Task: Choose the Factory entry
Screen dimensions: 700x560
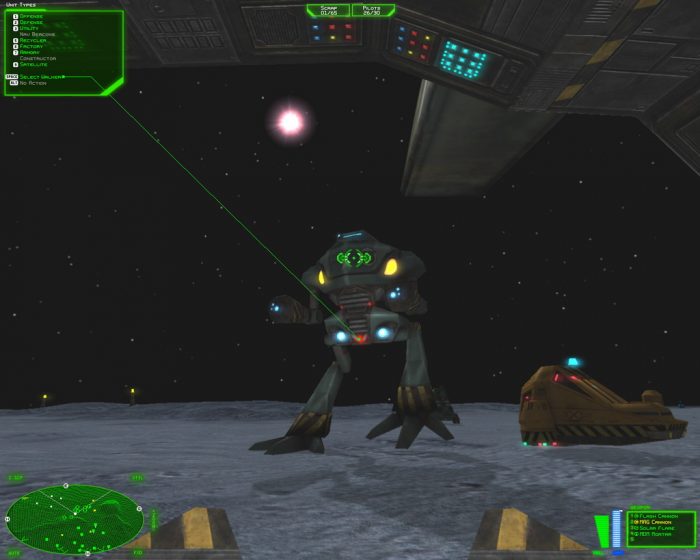Action: point(31,47)
